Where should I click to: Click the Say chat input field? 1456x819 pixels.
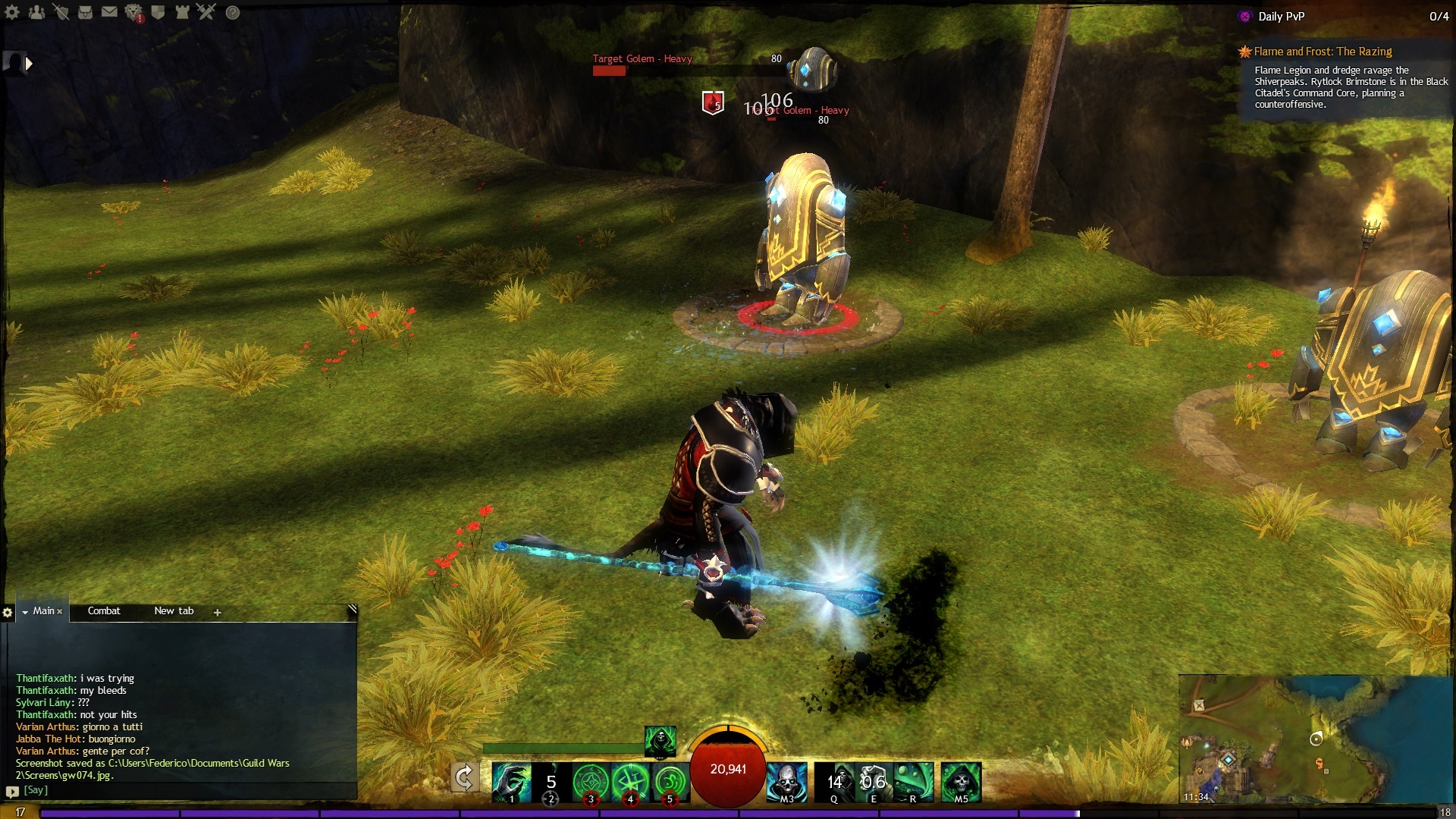coord(182,790)
